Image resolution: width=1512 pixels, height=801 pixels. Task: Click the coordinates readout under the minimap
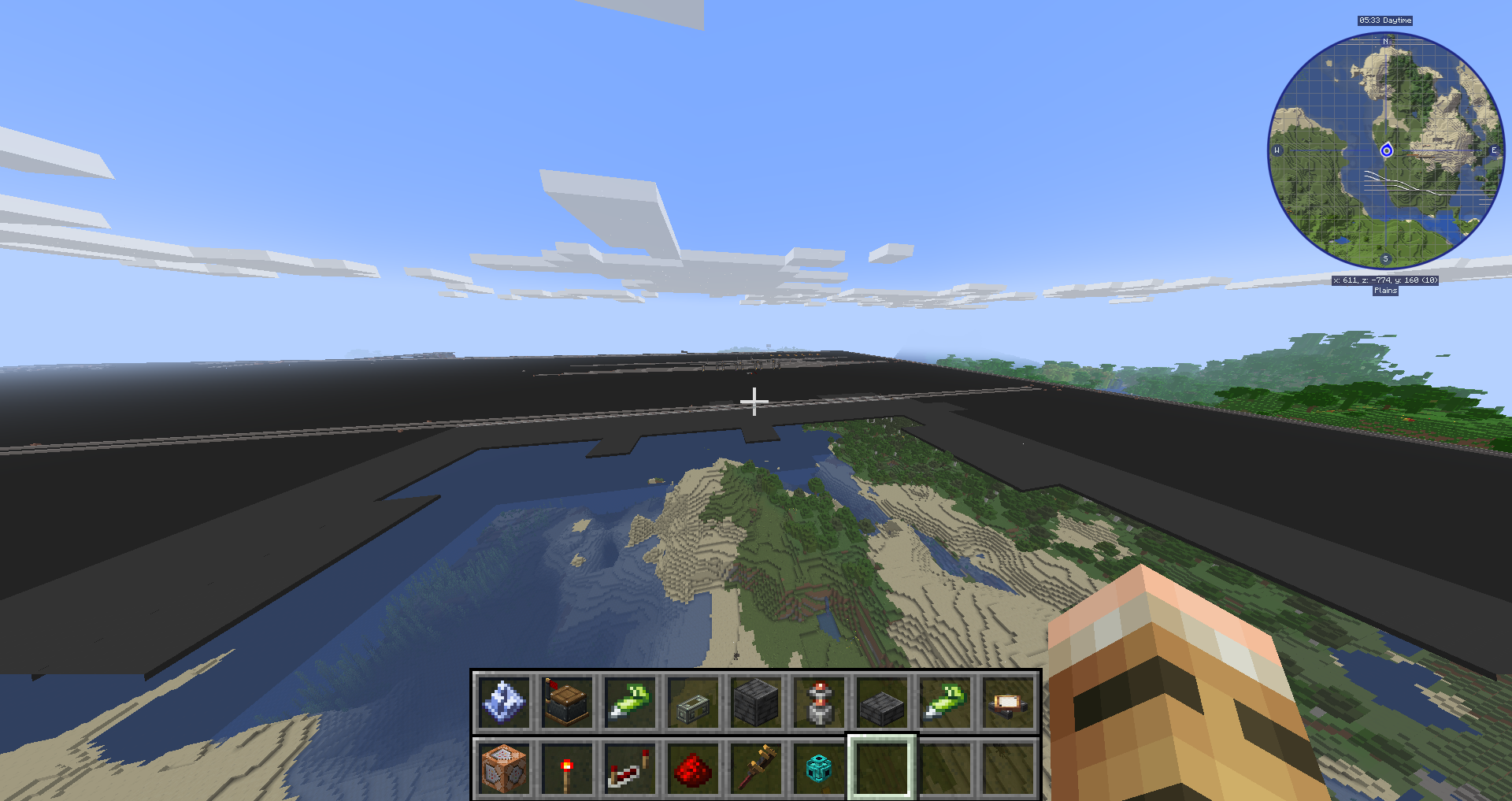pos(1384,279)
